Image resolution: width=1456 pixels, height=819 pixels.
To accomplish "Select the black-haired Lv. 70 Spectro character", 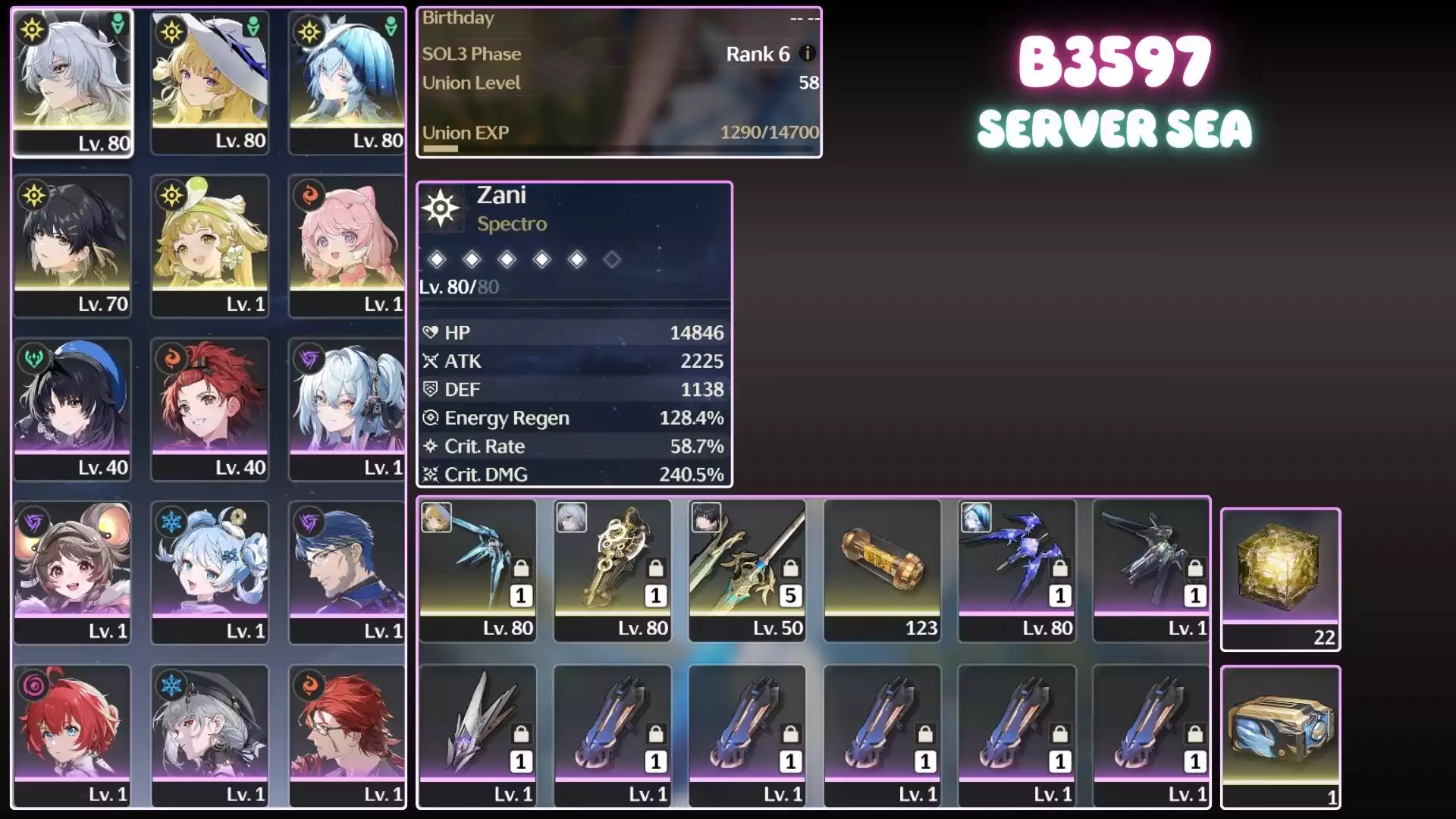I will (x=73, y=244).
